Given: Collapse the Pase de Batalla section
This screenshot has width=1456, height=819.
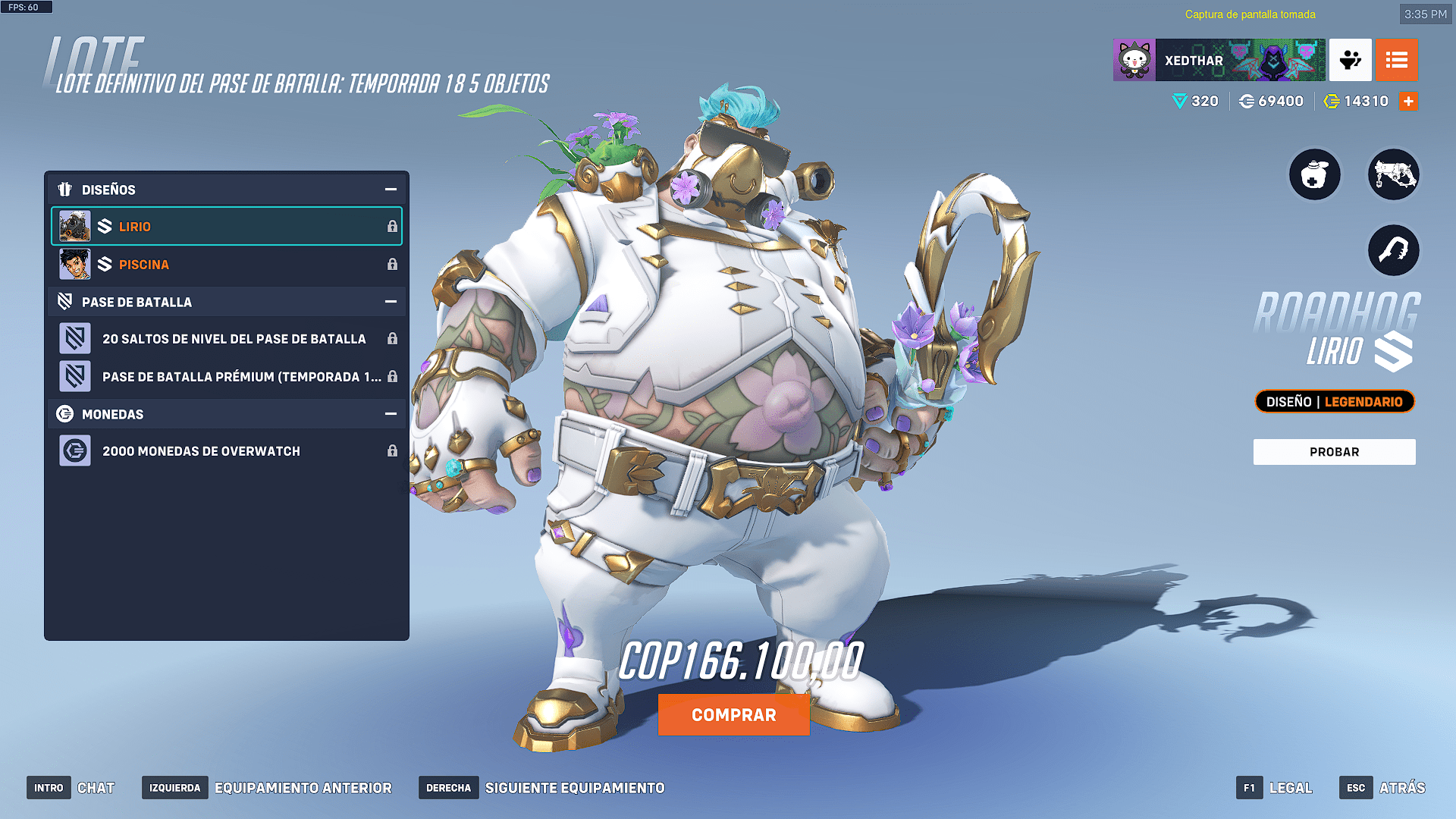Looking at the screenshot, I should pyautogui.click(x=391, y=302).
